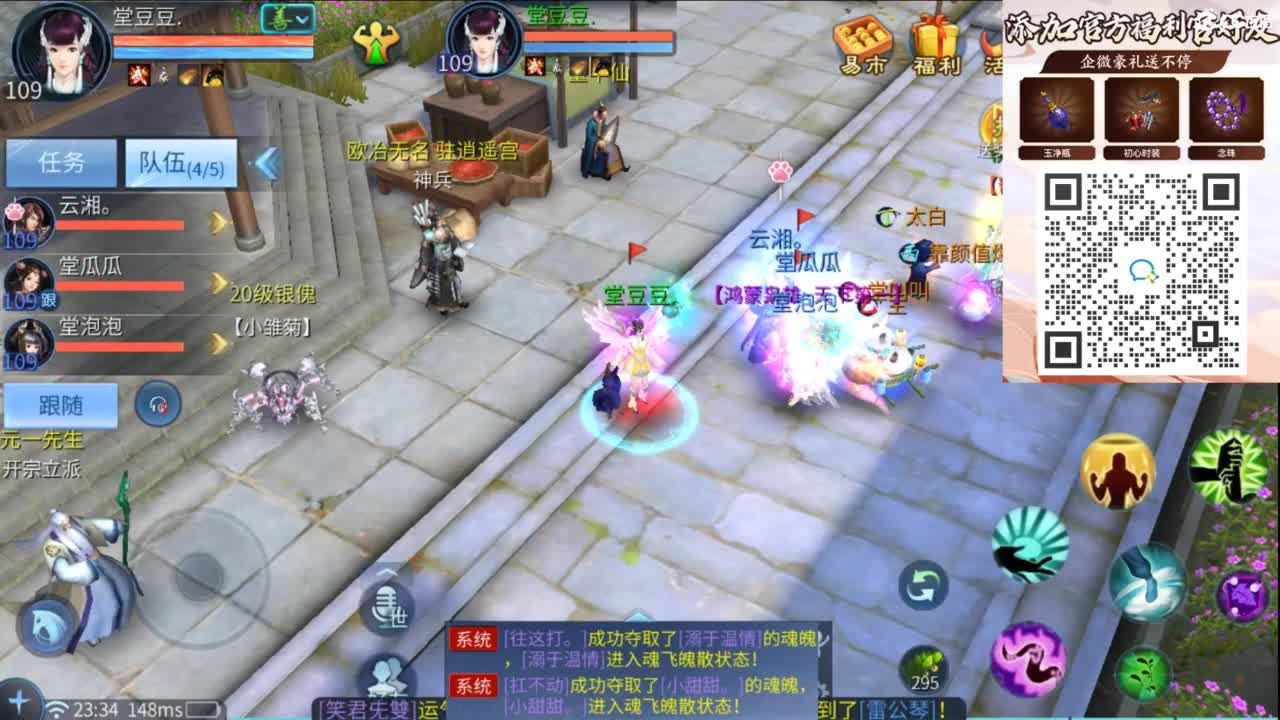Open the 活动 activities icon

pos(992,45)
